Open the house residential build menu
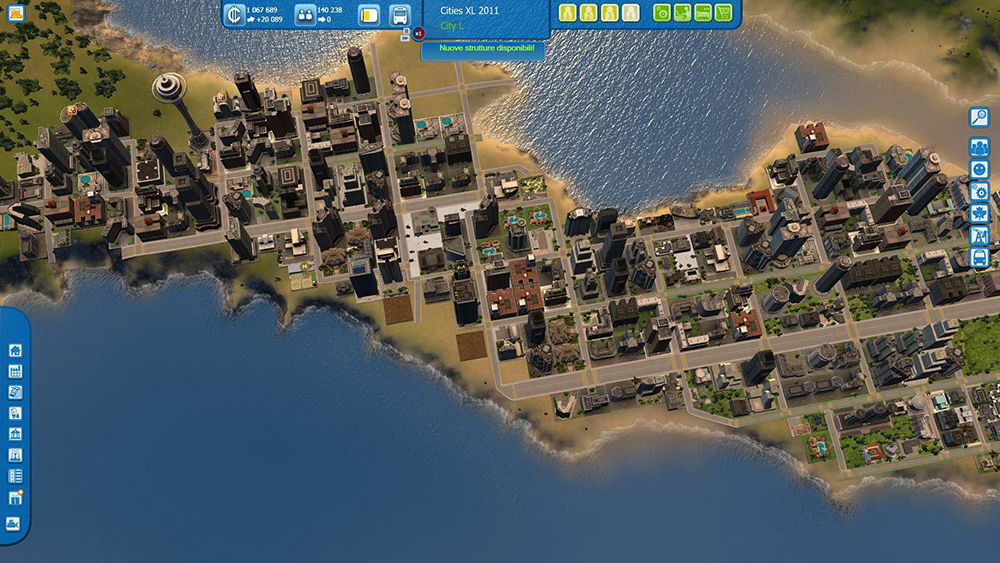The height and width of the screenshot is (563, 1000). point(15,350)
